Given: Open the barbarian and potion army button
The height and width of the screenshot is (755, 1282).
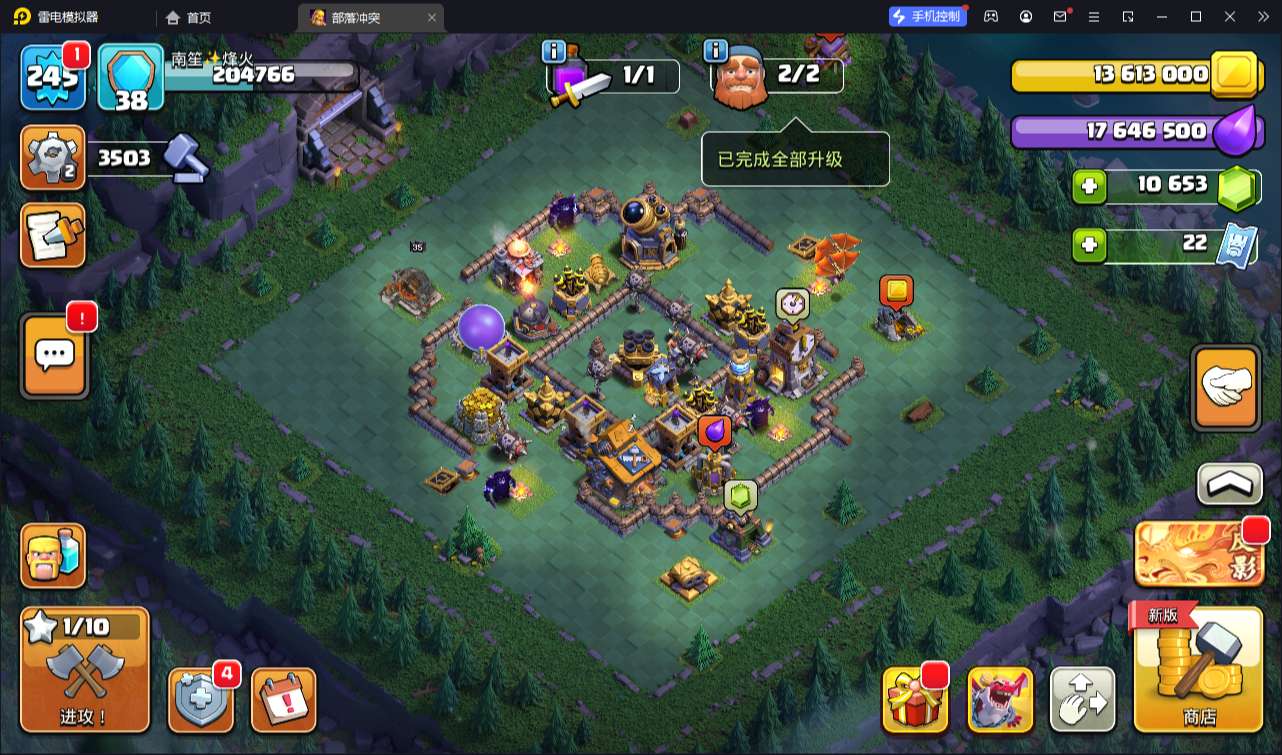Looking at the screenshot, I should (53, 556).
